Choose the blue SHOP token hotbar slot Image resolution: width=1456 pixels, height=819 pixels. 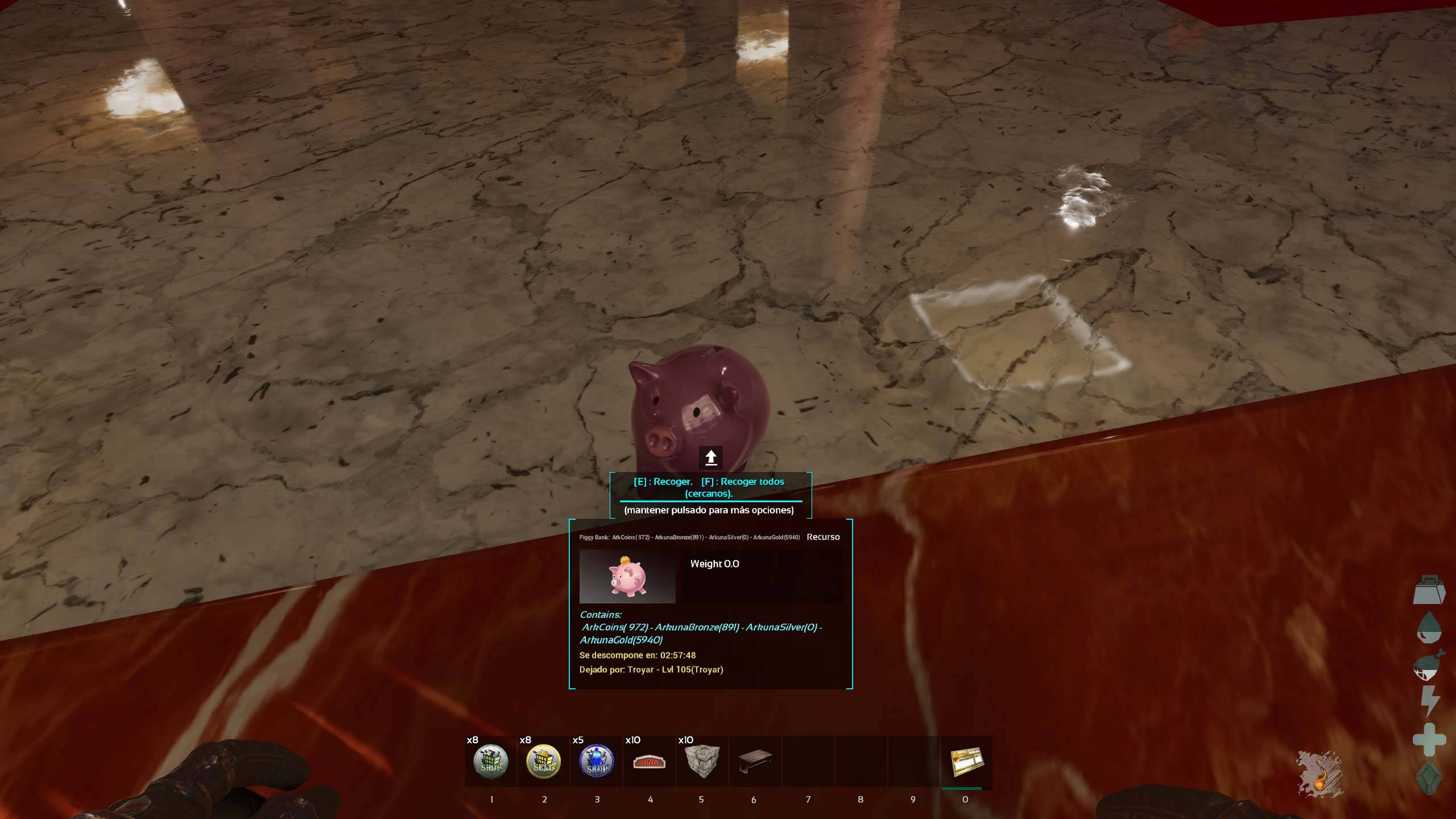coord(597,762)
